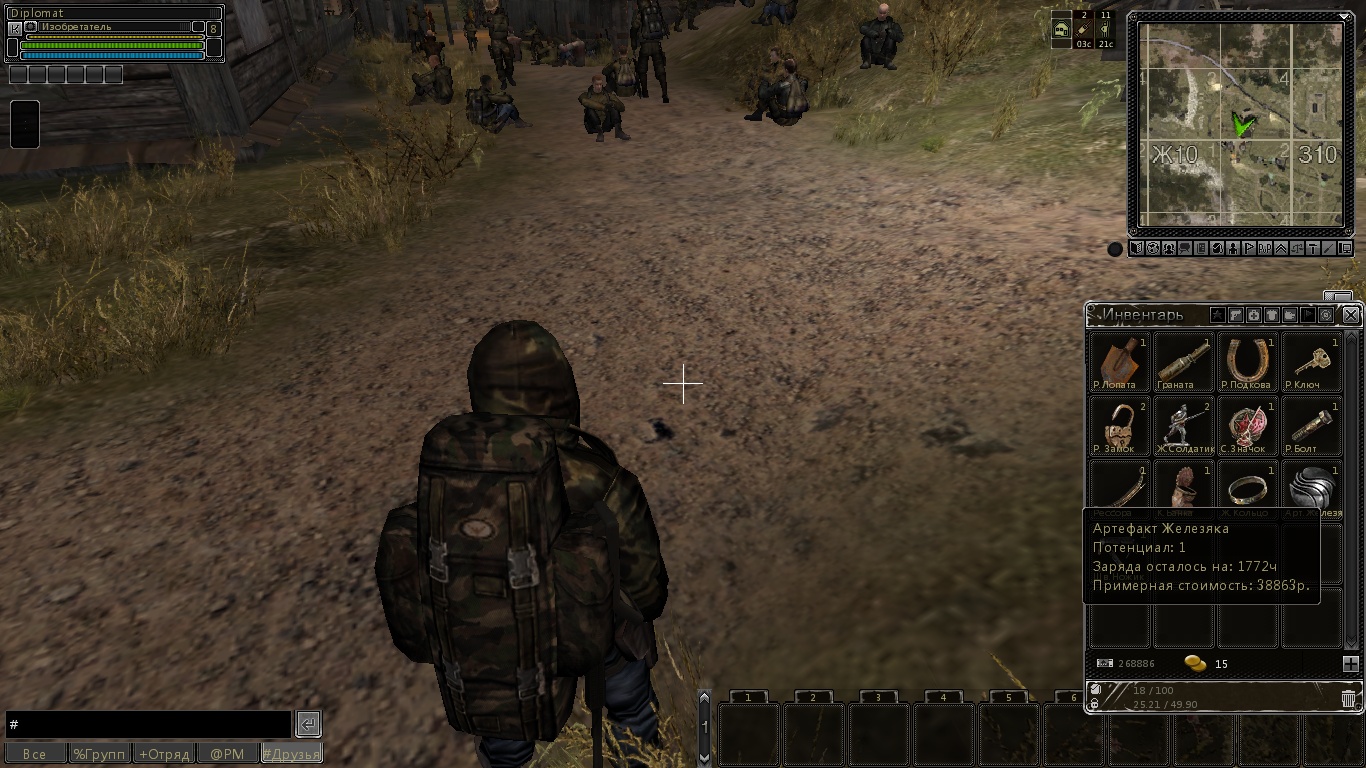Switch to the @PM chat tab
Viewport: 1366px width, 768px height.
click(227, 754)
